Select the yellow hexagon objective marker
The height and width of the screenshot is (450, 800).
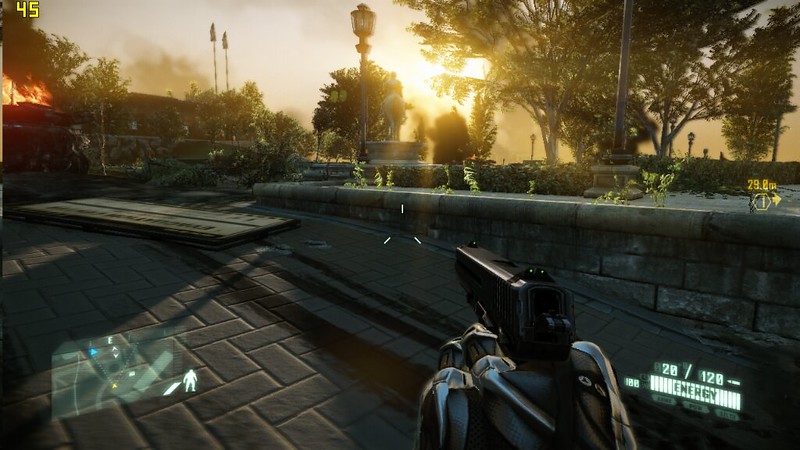coord(762,201)
